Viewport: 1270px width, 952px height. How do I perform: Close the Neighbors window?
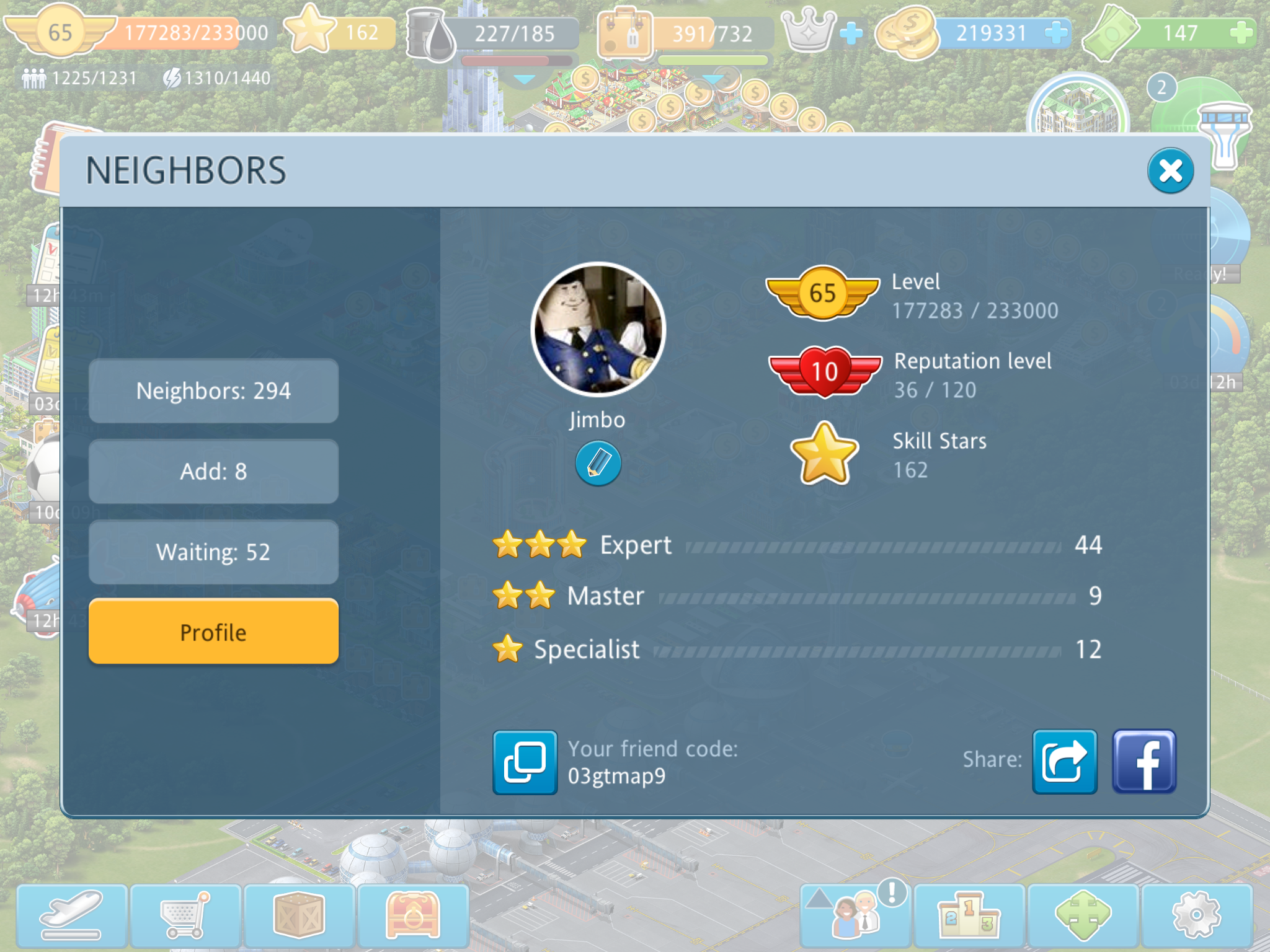(1170, 170)
